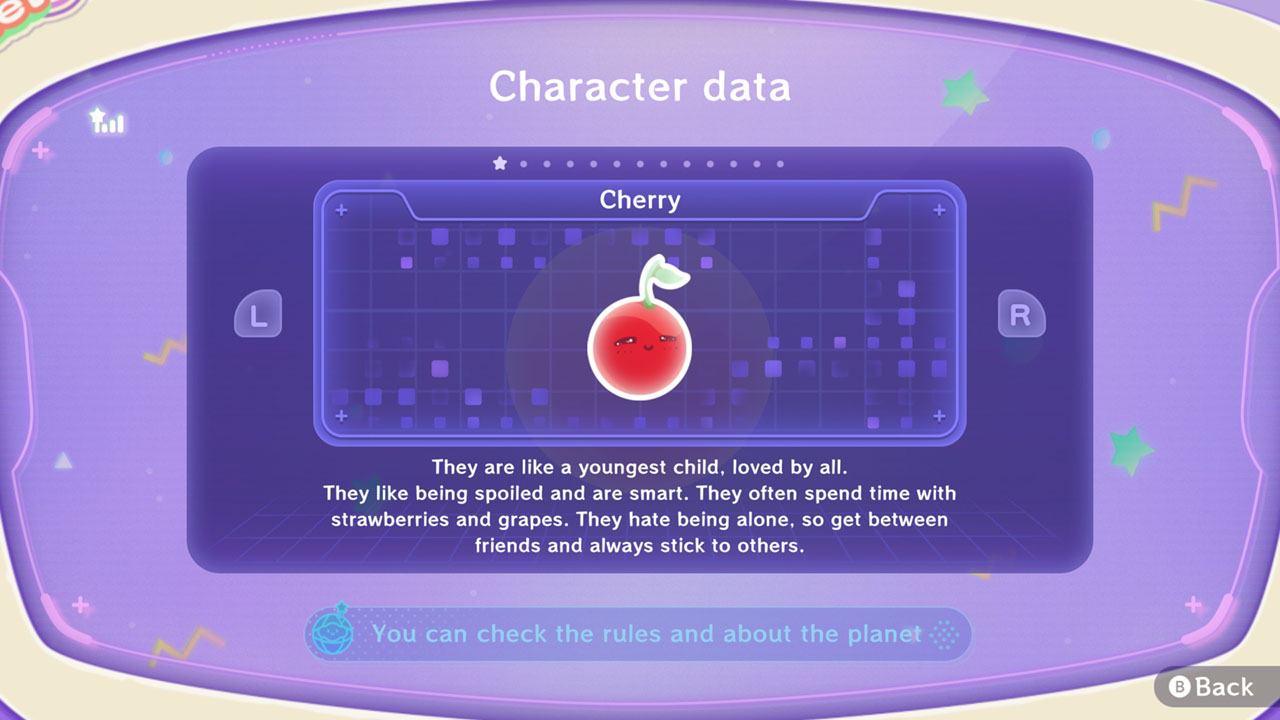The height and width of the screenshot is (720, 1280).
Task: Click the Character data title header
Action: [640, 88]
